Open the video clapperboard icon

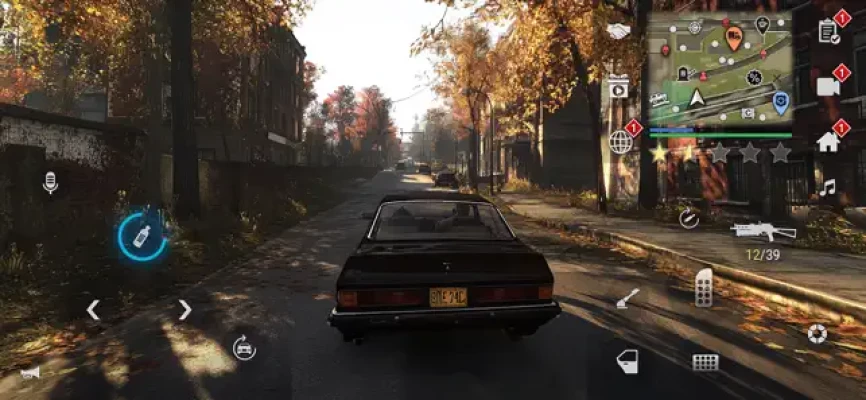pos(619,86)
